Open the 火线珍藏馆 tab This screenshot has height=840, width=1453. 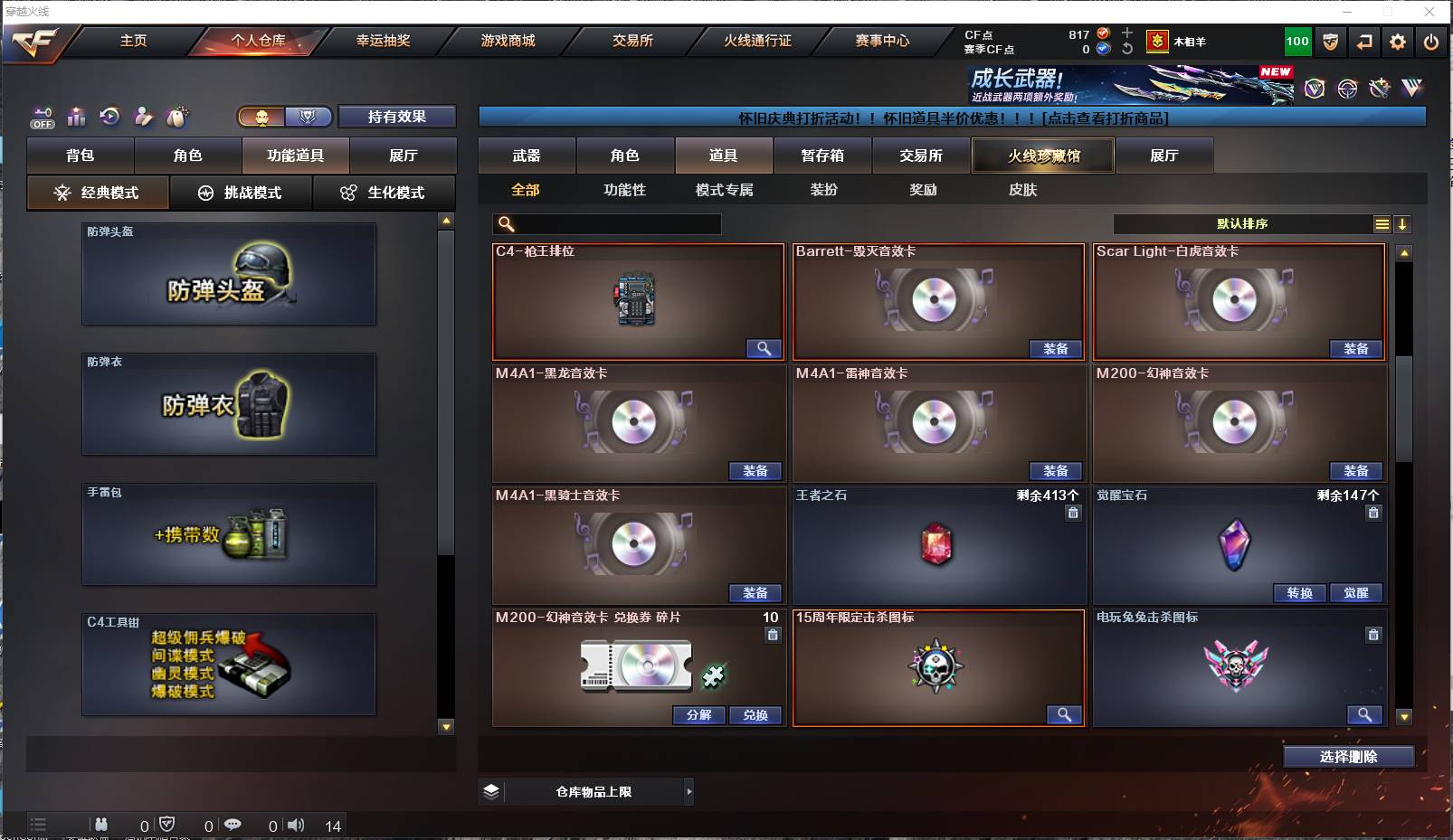tap(1042, 155)
